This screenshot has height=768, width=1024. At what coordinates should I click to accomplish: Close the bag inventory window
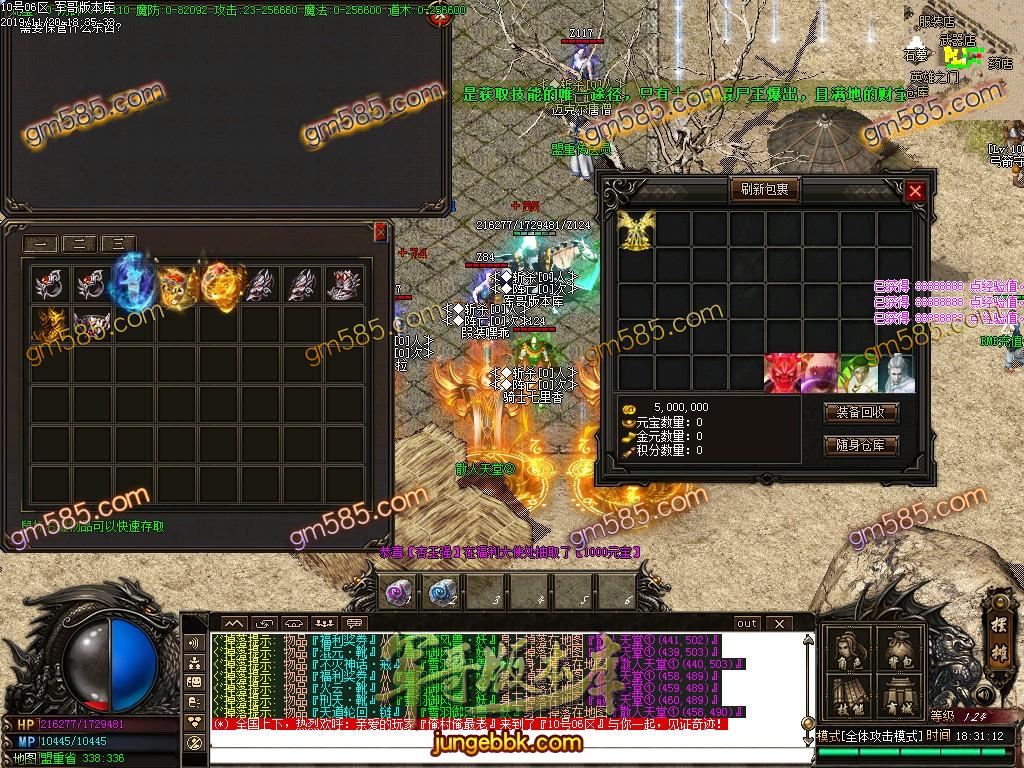(x=915, y=191)
